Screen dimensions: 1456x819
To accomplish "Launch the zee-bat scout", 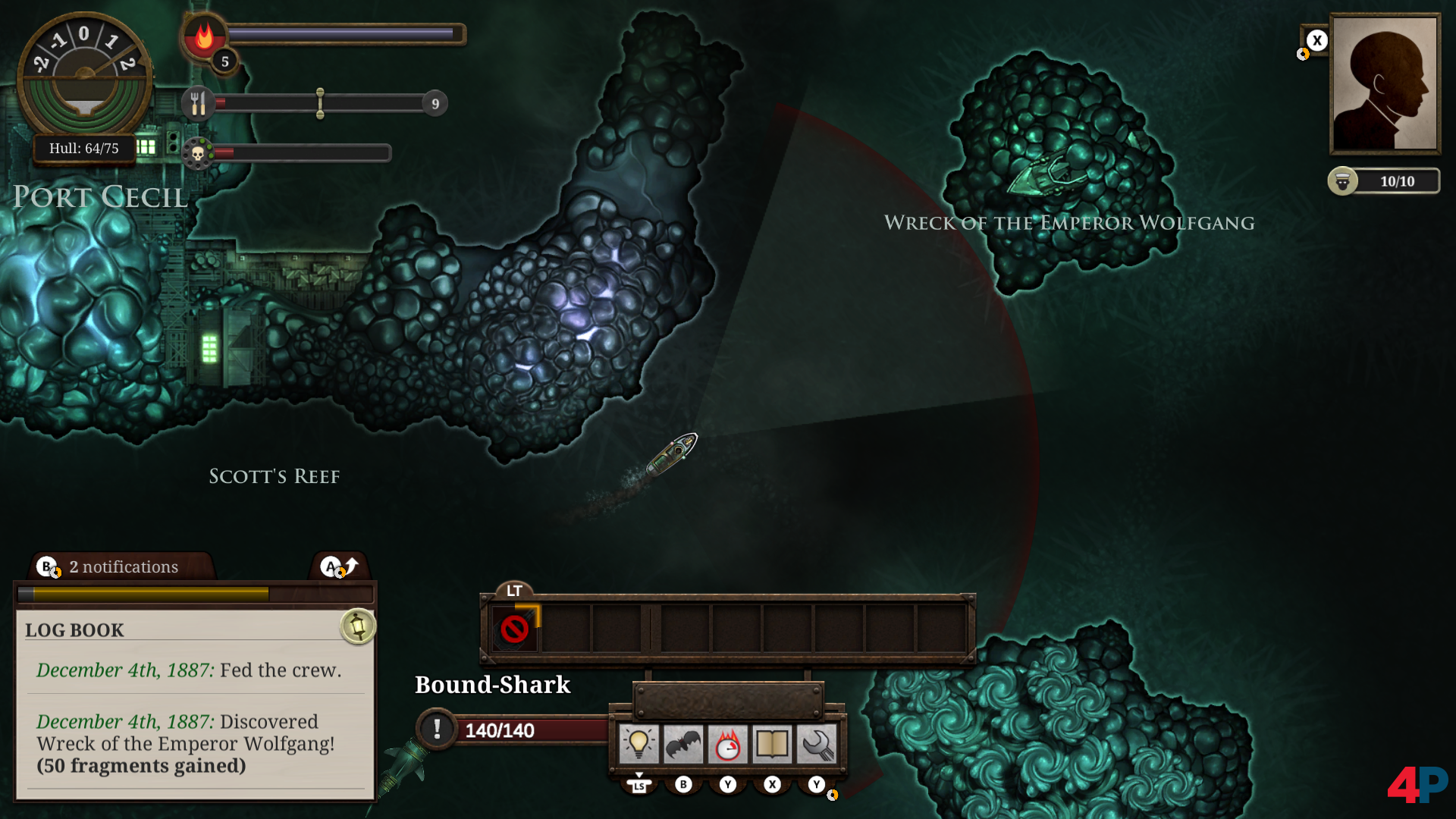I will coord(682,744).
